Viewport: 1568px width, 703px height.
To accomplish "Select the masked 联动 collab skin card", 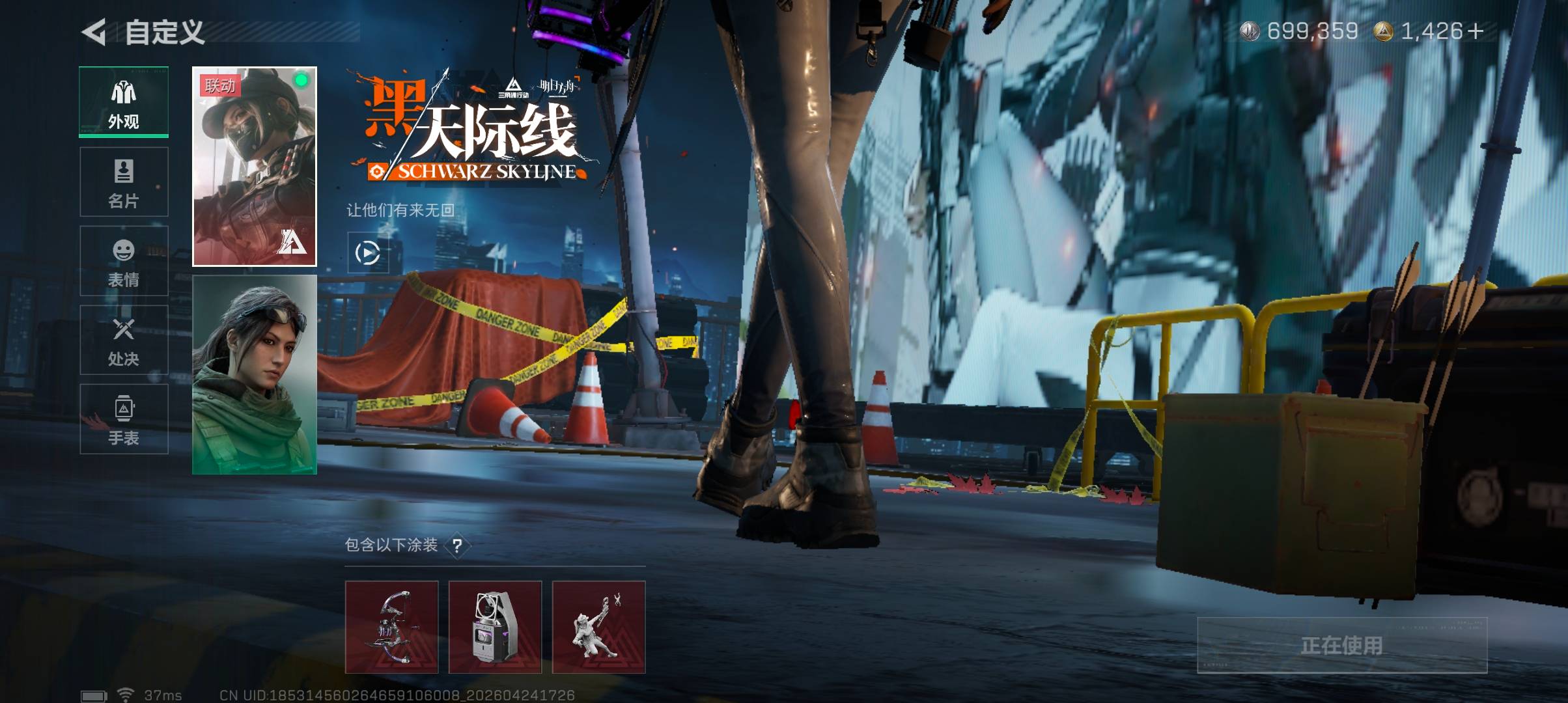I will tap(255, 167).
